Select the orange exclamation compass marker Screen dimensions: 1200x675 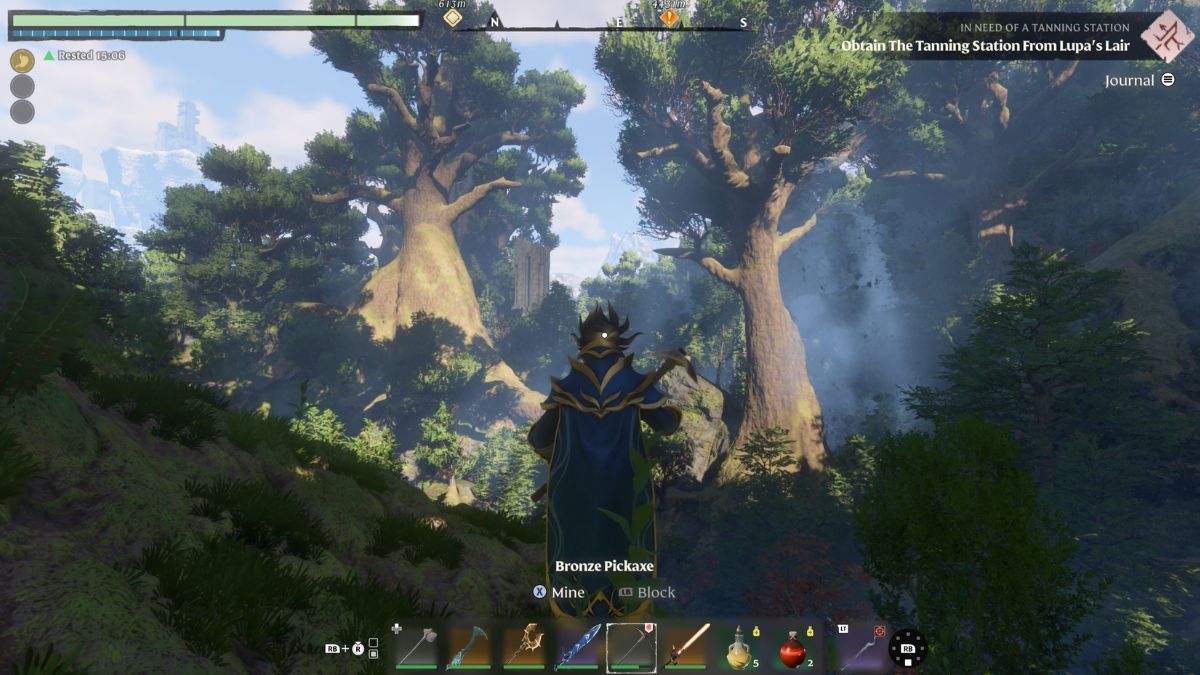point(668,18)
